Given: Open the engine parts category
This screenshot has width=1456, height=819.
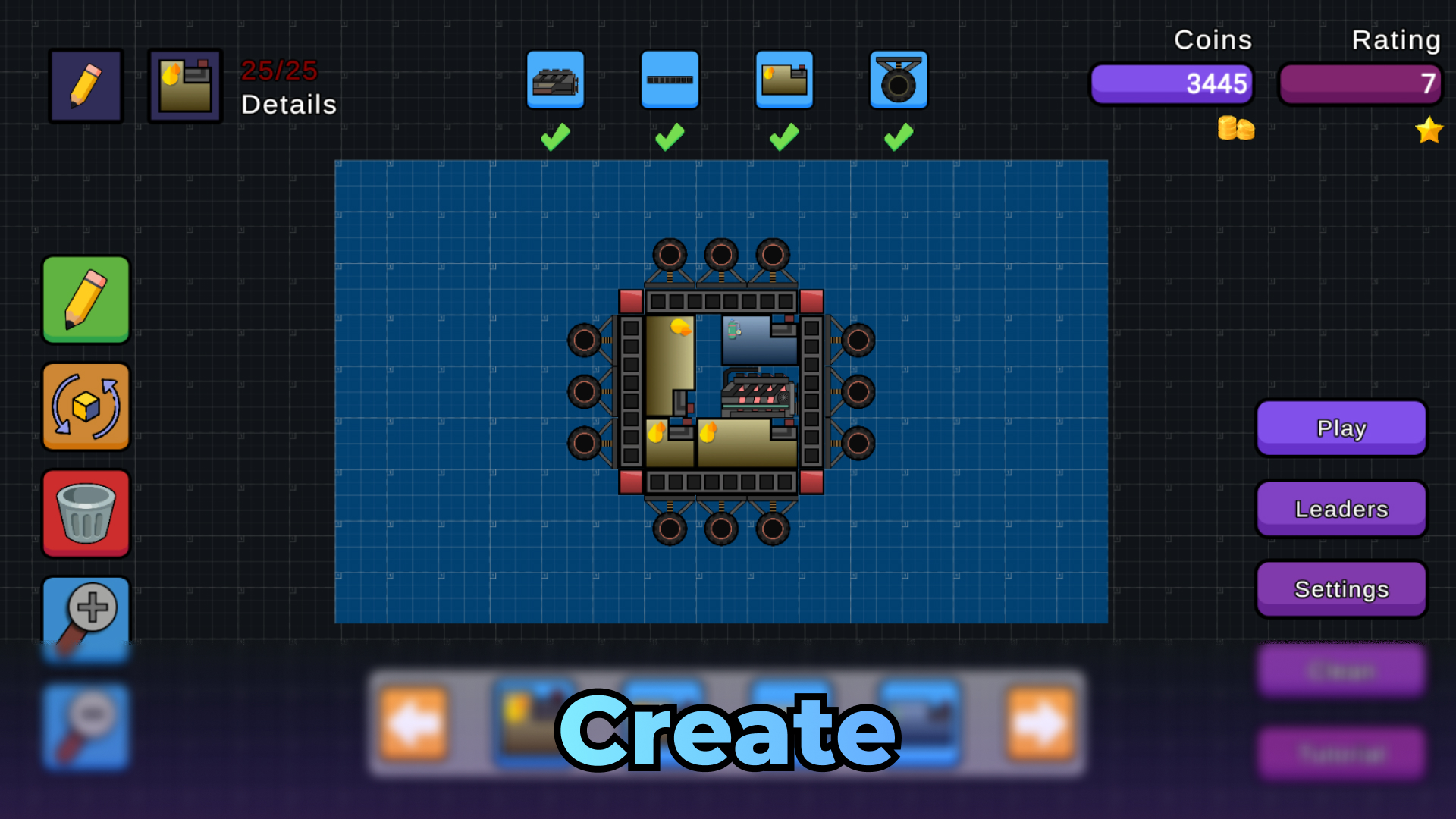Looking at the screenshot, I should (555, 79).
